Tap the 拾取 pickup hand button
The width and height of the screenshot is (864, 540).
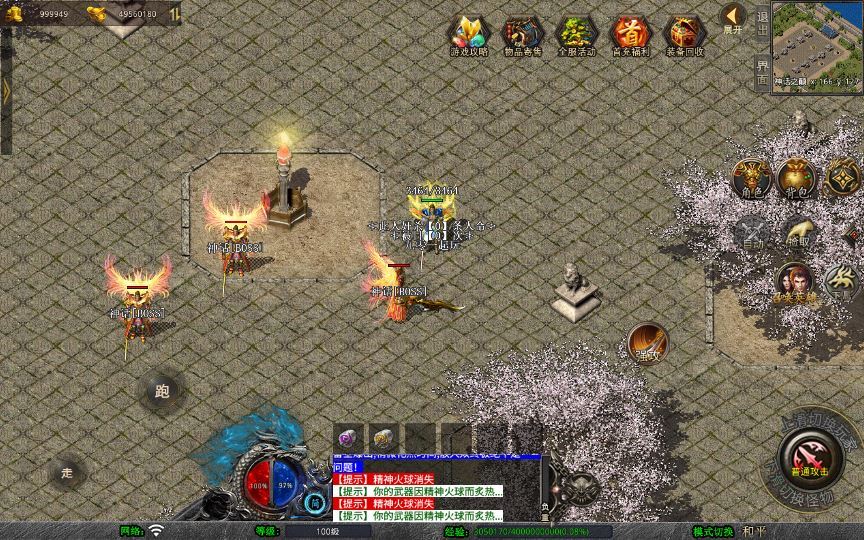click(x=797, y=232)
